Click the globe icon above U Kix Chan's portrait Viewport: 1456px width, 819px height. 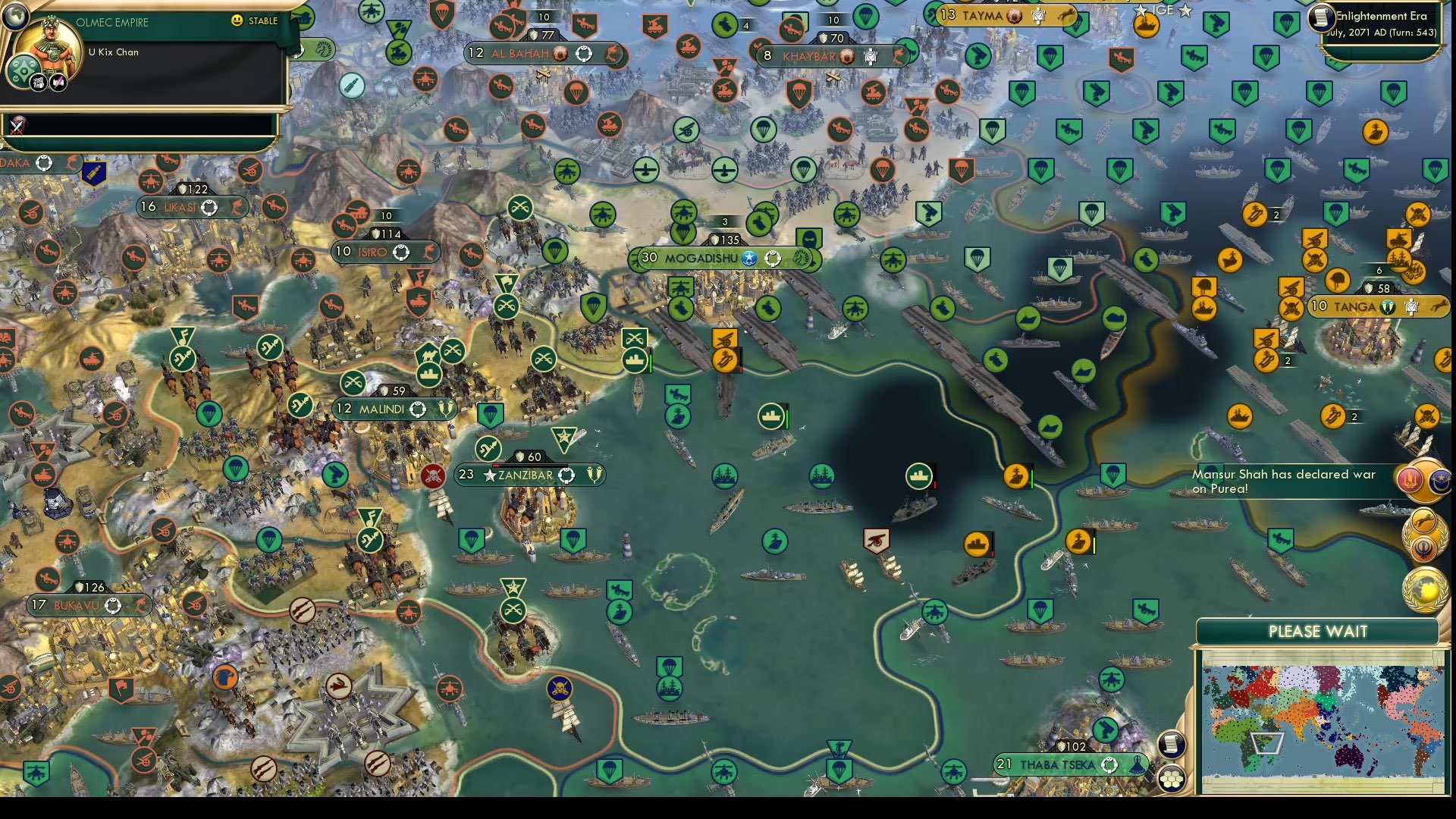pos(16,17)
